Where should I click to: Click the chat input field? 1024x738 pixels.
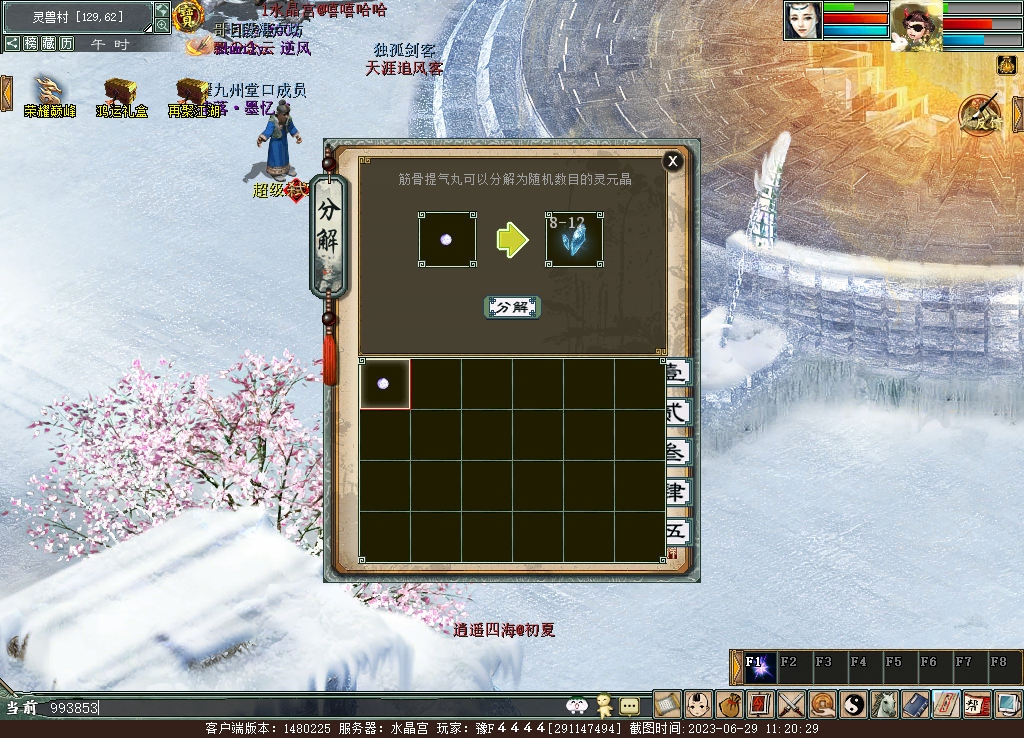click(x=300, y=708)
